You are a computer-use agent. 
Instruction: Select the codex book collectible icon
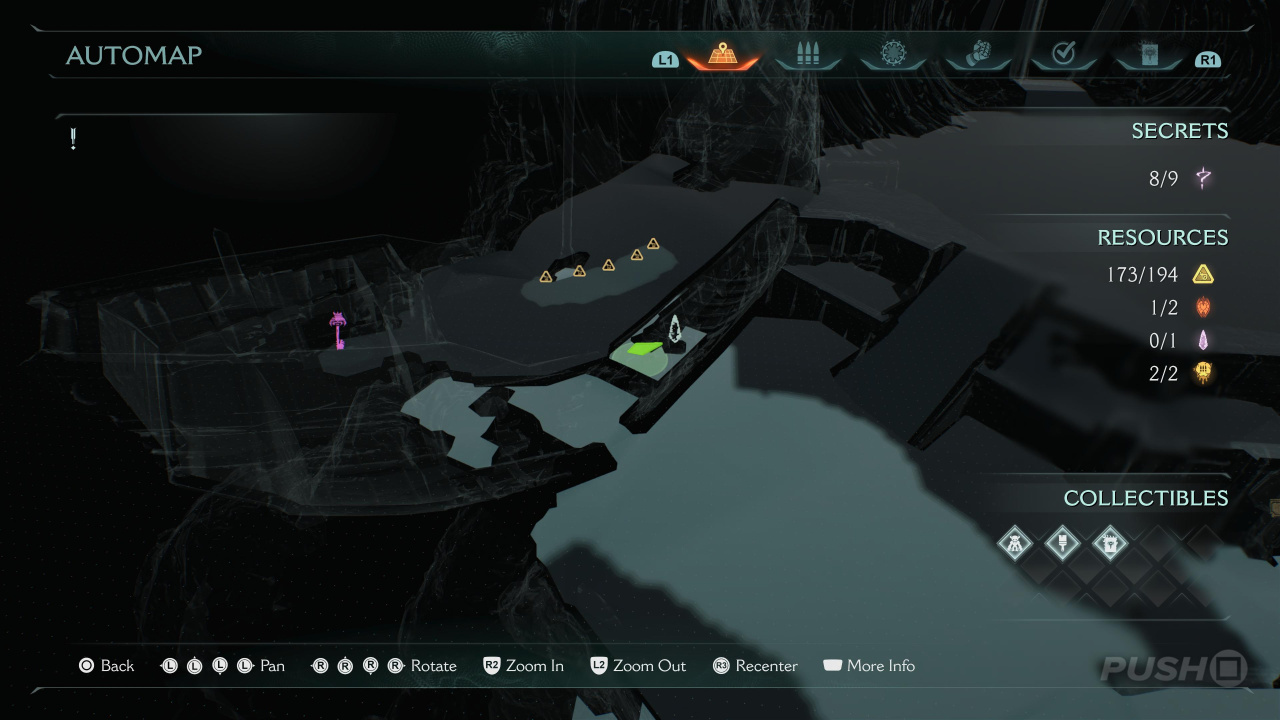coord(1109,544)
